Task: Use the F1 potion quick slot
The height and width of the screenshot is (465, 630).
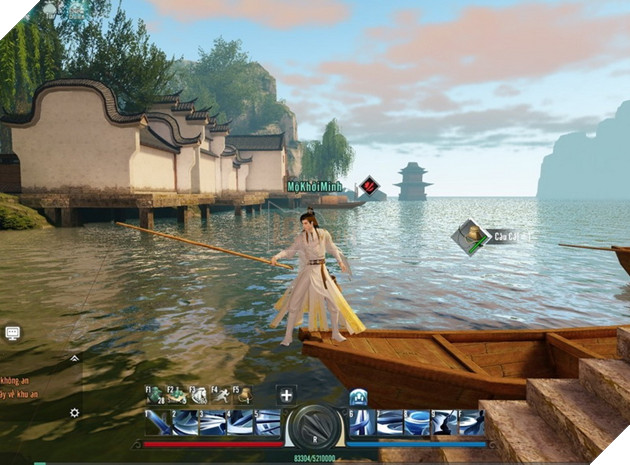Action: tap(156, 395)
